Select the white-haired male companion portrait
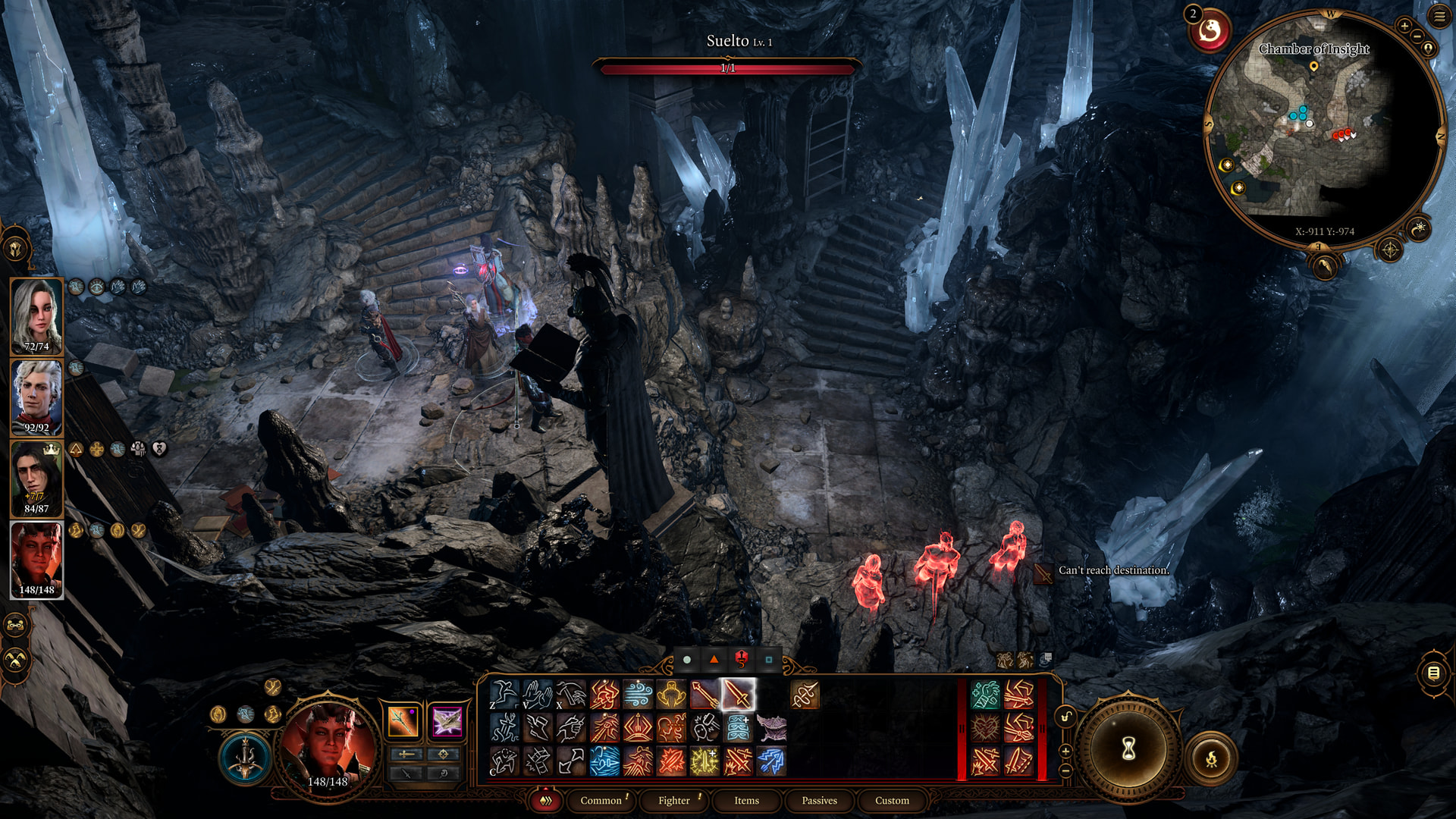 (x=36, y=397)
